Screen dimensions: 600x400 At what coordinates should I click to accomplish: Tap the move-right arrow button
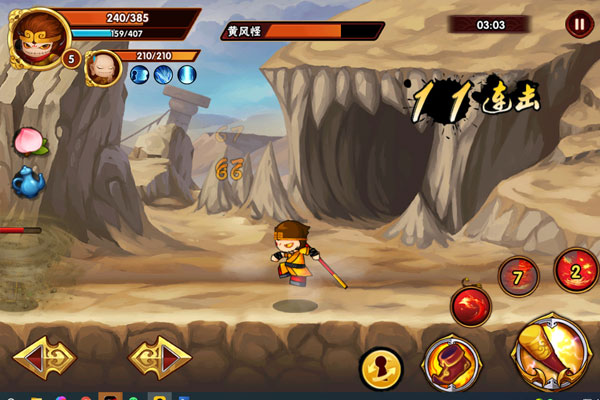pos(159,357)
